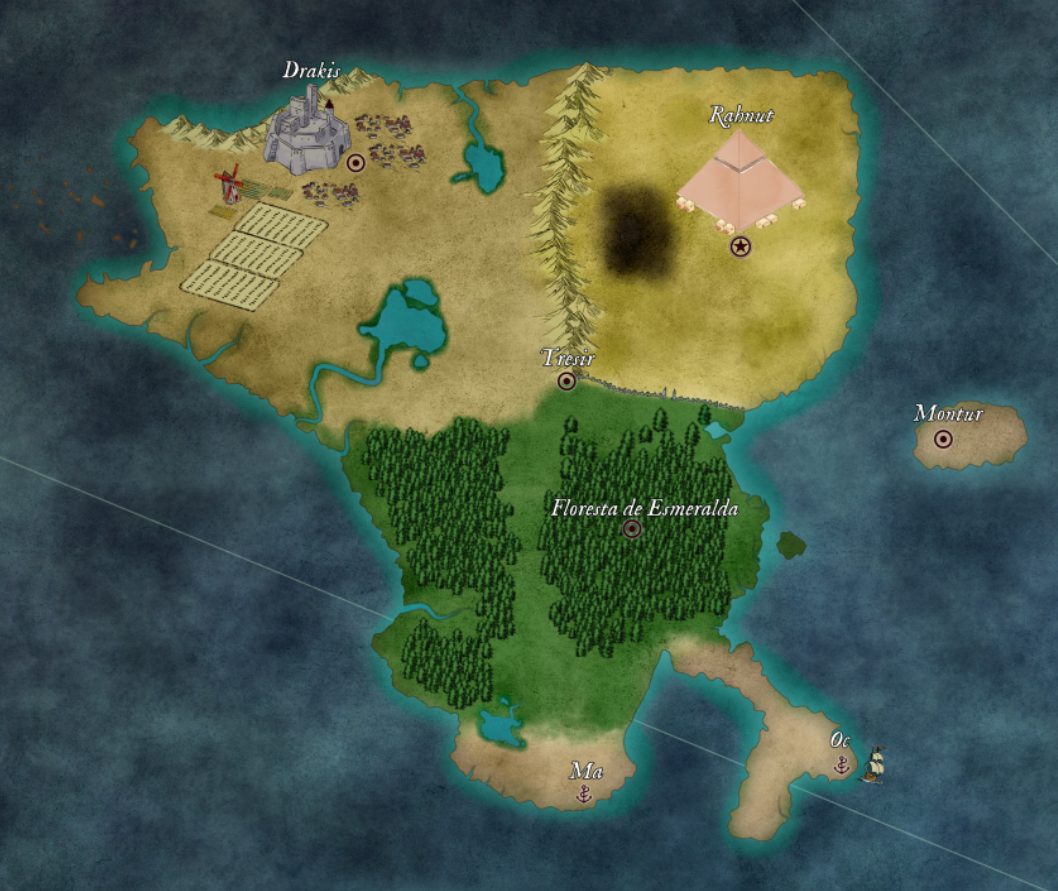Select the Floresta de Esmeralda marker
Screen dimensions: 1058x891
[632, 529]
